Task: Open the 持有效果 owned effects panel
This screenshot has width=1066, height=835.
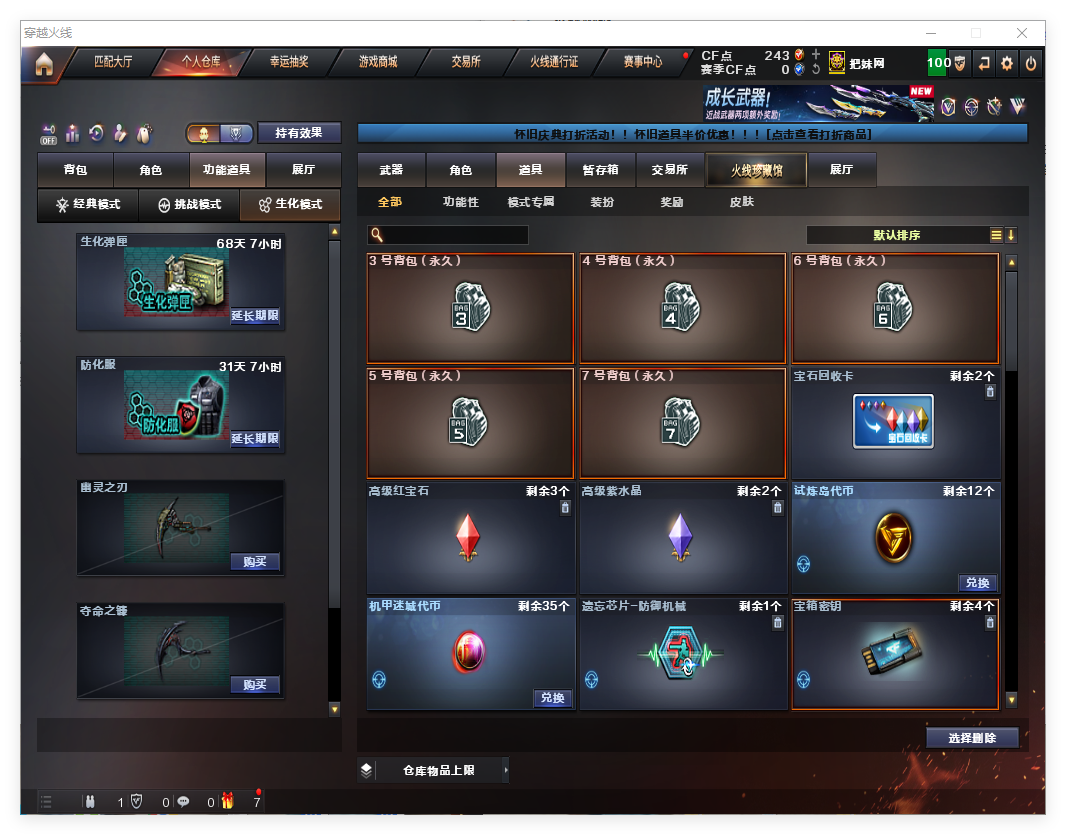Action: pos(299,133)
